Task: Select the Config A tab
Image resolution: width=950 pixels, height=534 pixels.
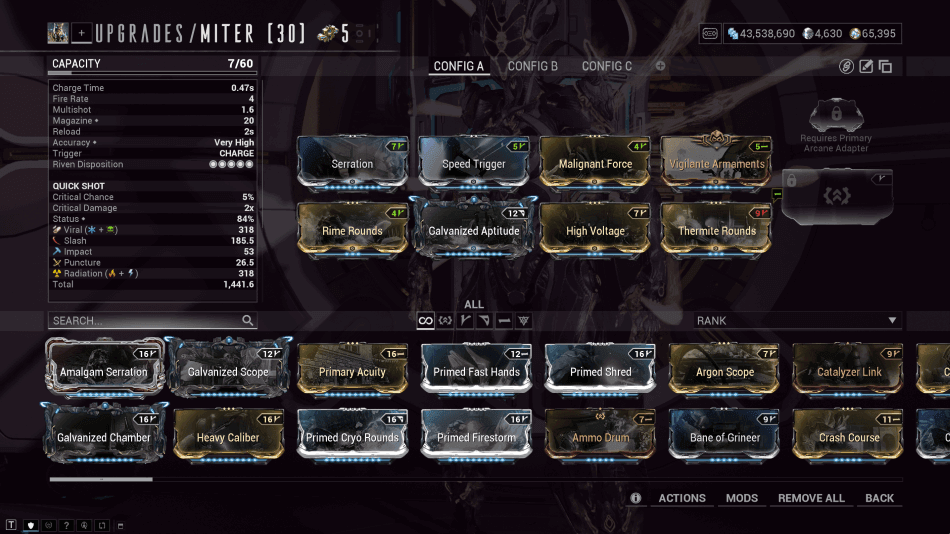Action: pos(458,66)
